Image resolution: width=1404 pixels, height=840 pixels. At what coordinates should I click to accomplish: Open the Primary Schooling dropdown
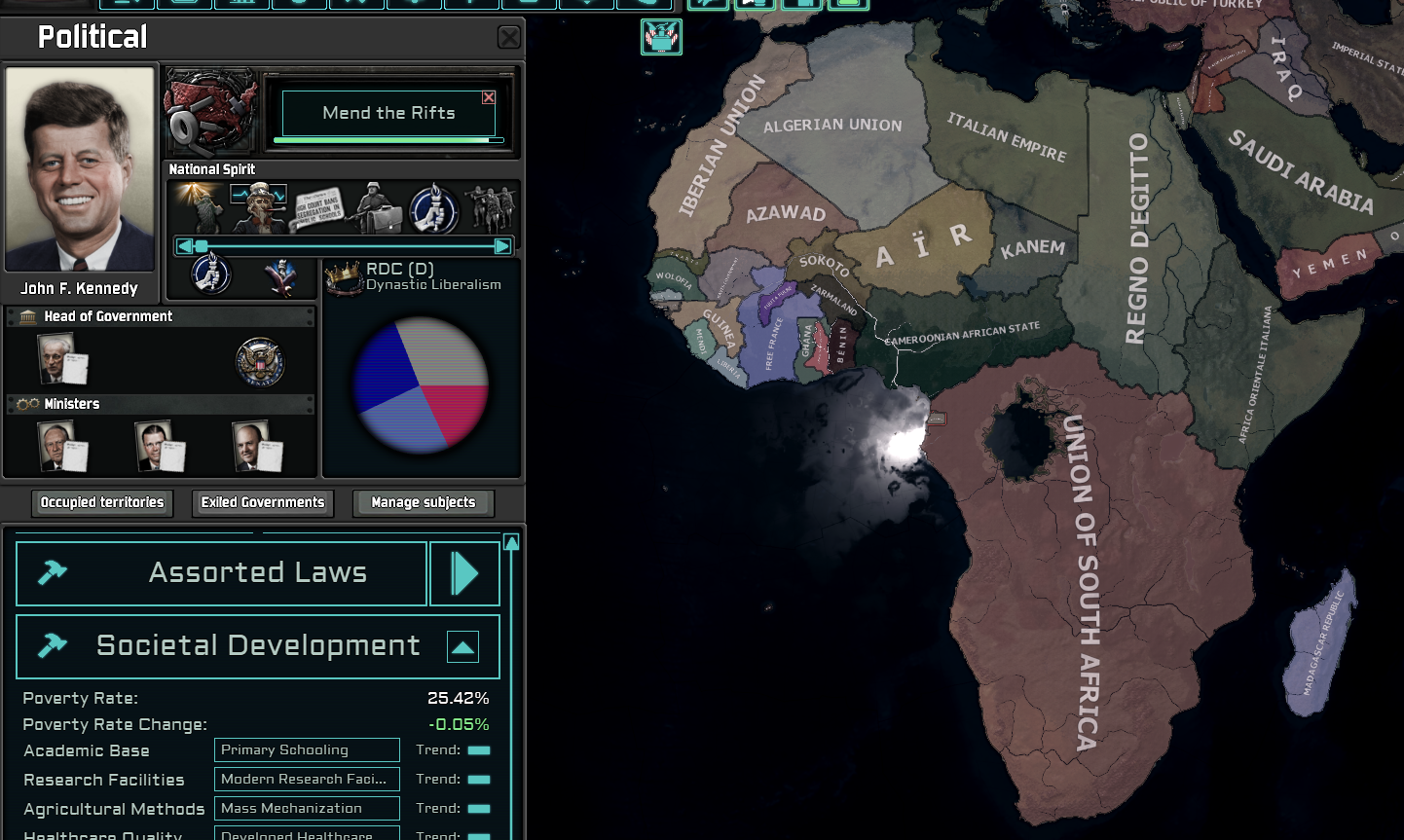pos(306,749)
